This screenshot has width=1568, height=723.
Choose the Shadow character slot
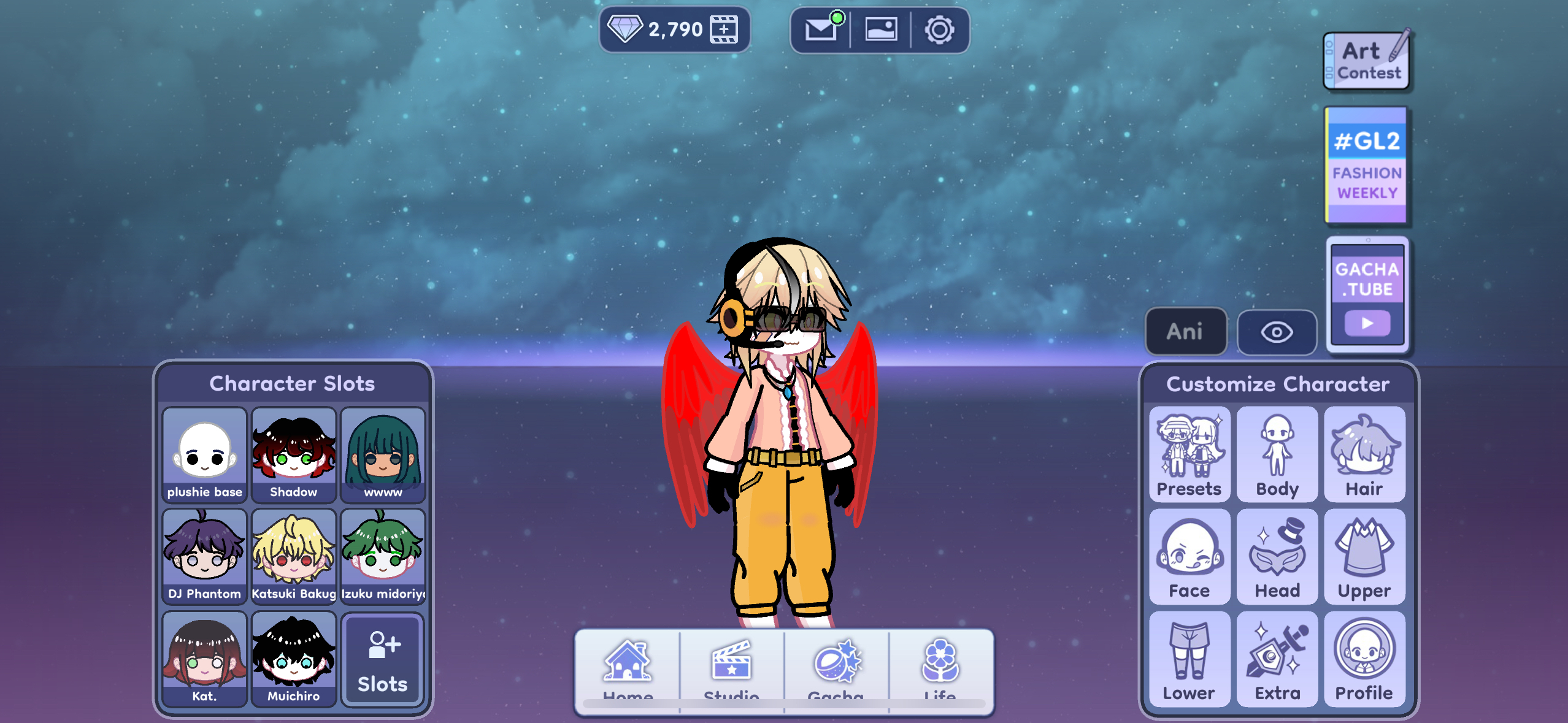pos(294,455)
